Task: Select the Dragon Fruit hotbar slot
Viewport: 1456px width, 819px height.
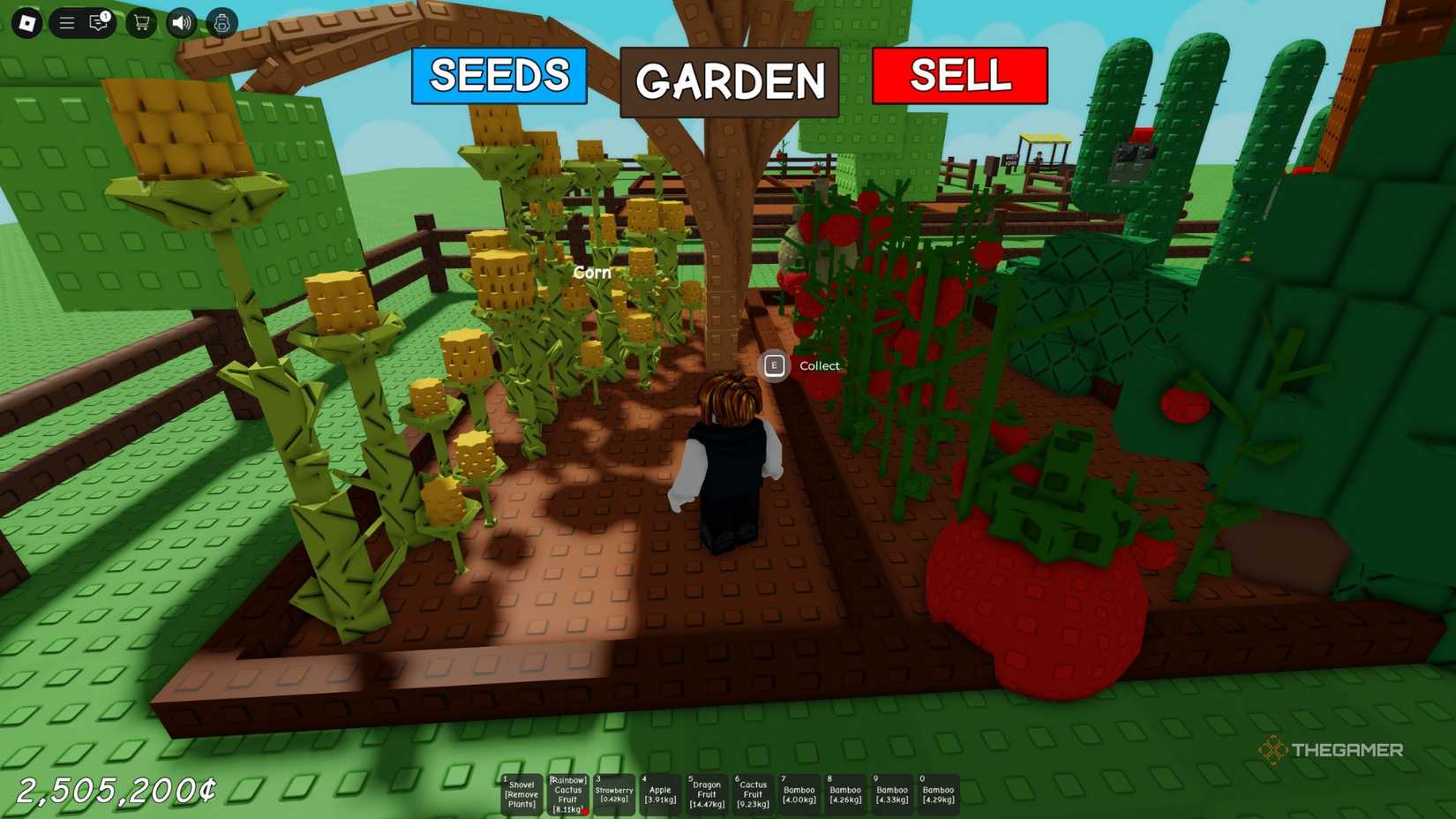Action: point(706,793)
